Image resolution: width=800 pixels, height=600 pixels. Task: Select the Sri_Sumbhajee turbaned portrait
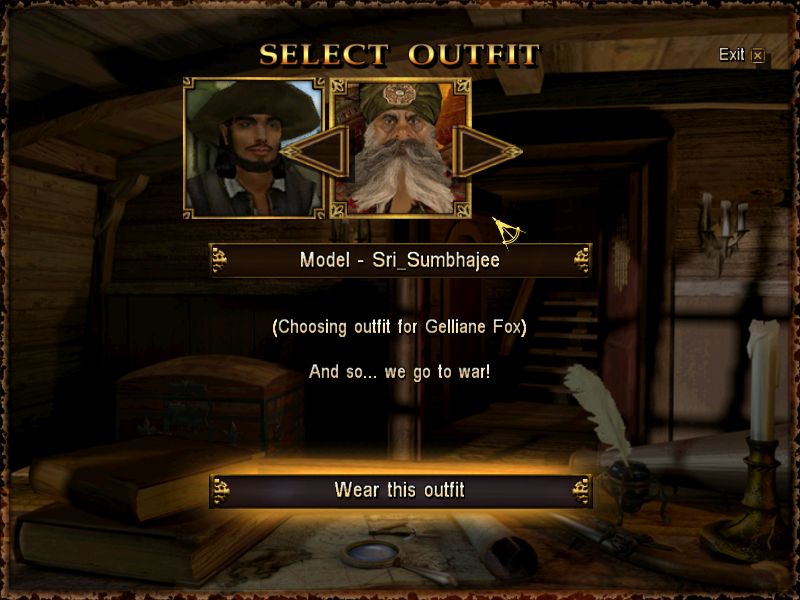point(400,150)
